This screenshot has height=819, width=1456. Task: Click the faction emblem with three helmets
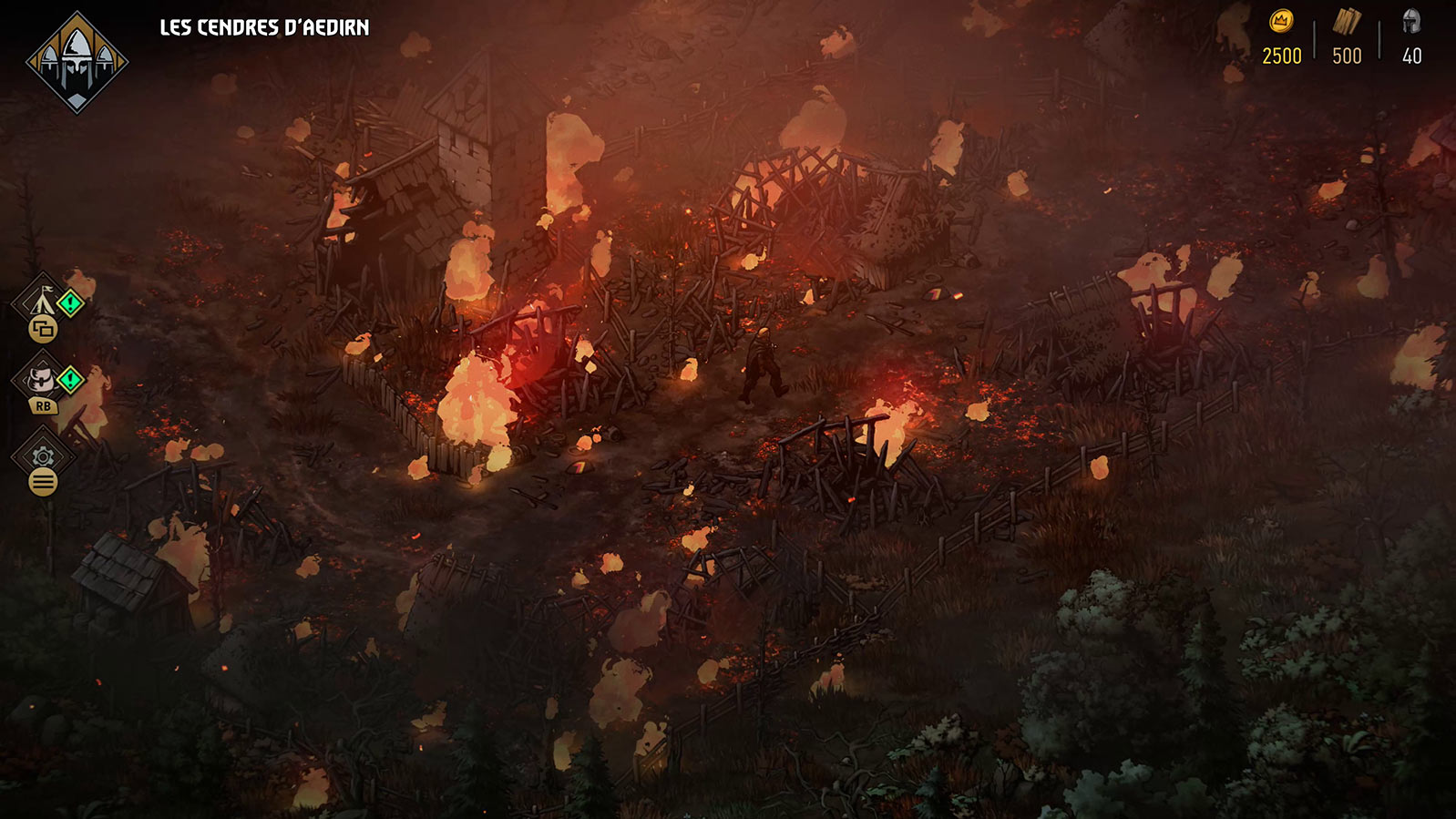pos(77,63)
